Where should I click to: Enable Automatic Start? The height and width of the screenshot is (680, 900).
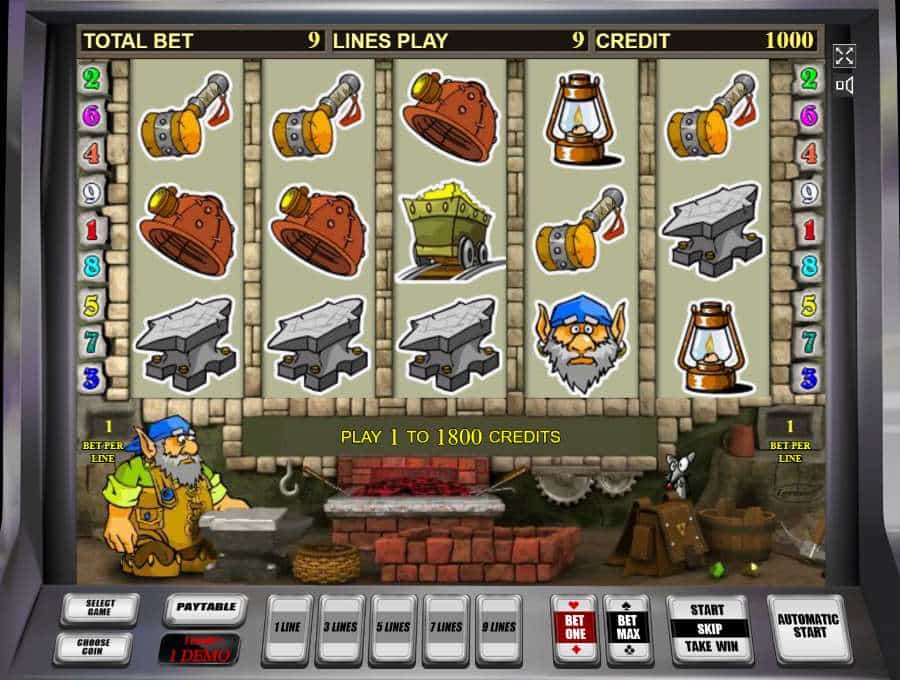pos(809,628)
